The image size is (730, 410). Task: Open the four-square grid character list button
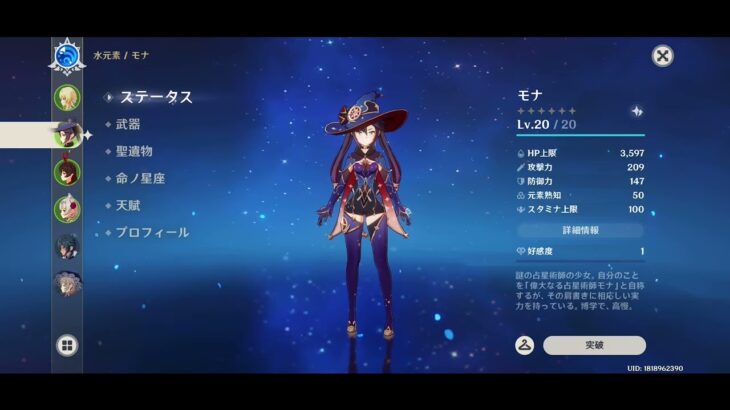[x=67, y=346]
